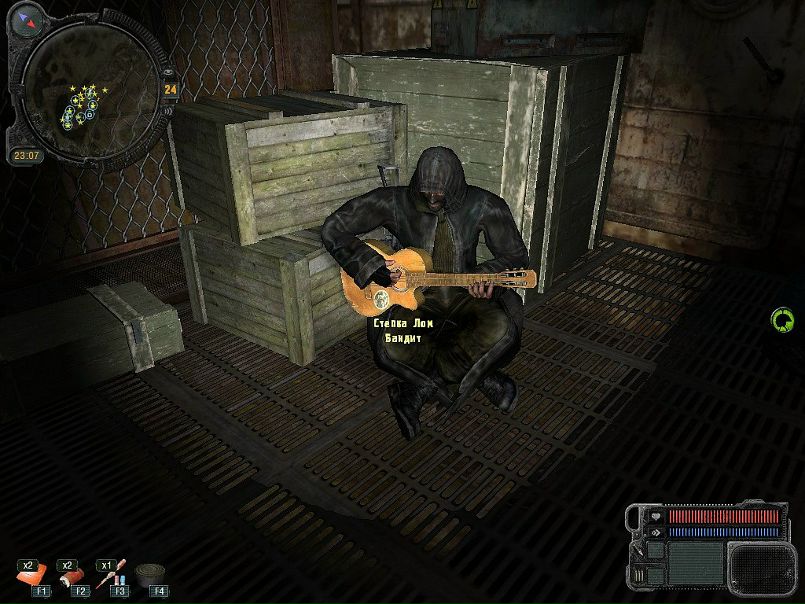Click the compass on the minimap frame

pyautogui.click(x=26, y=17)
